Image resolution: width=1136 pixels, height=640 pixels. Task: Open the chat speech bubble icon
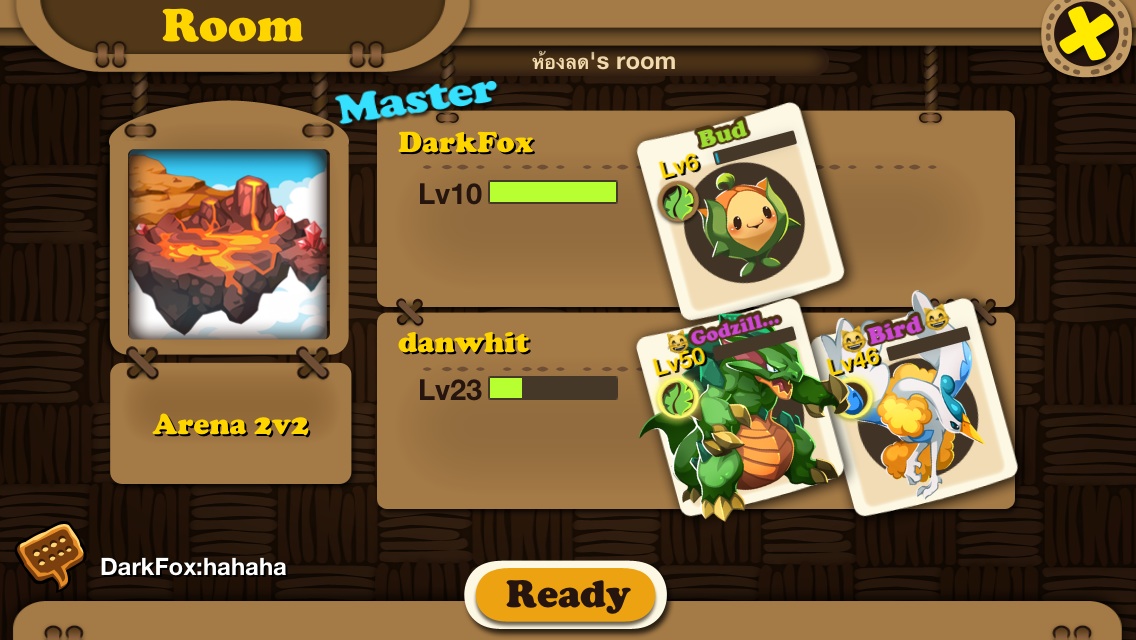tap(50, 555)
